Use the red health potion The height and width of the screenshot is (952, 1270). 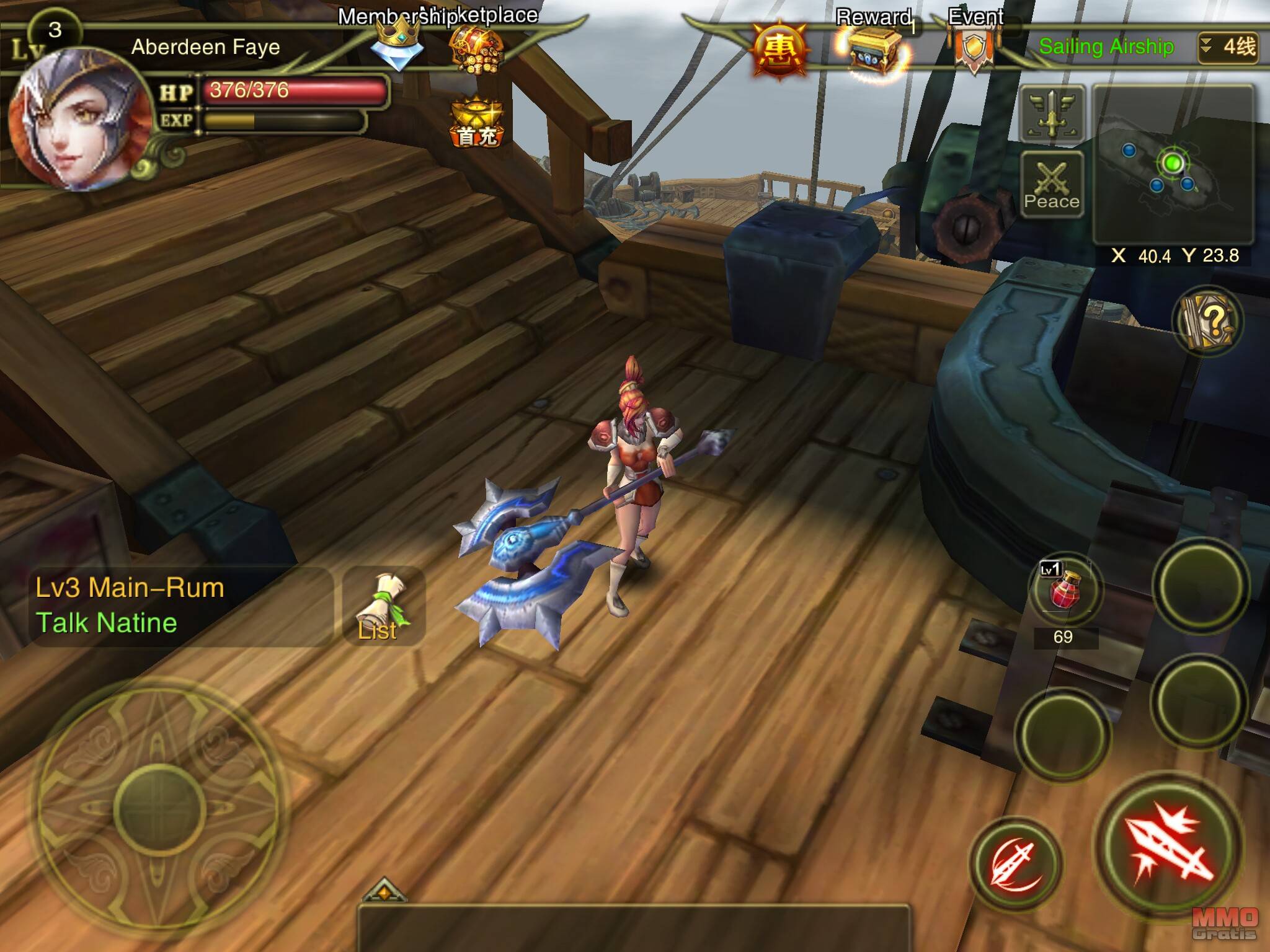click(x=1064, y=590)
